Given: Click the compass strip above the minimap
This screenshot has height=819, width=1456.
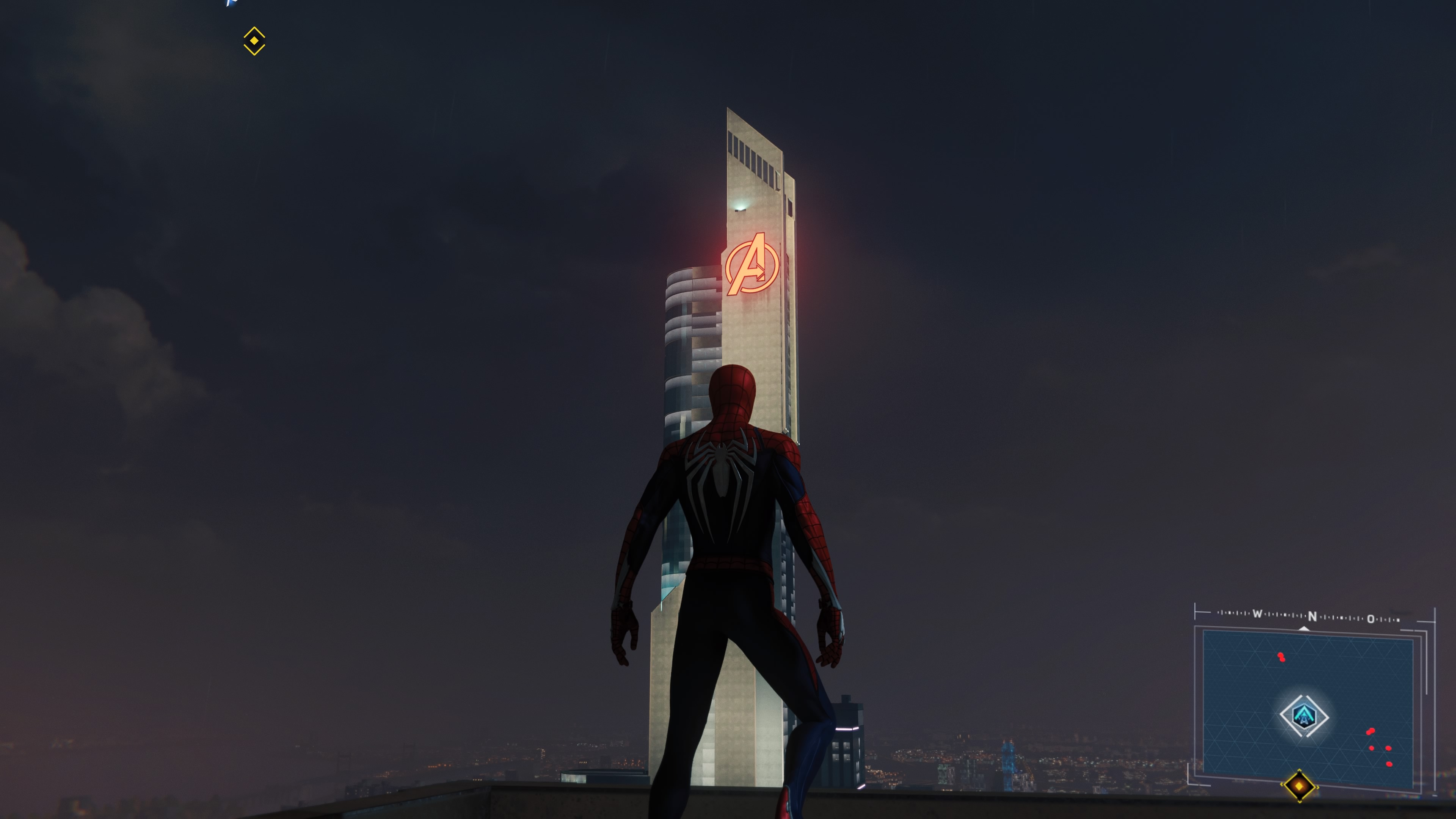Looking at the screenshot, I should 1311,616.
